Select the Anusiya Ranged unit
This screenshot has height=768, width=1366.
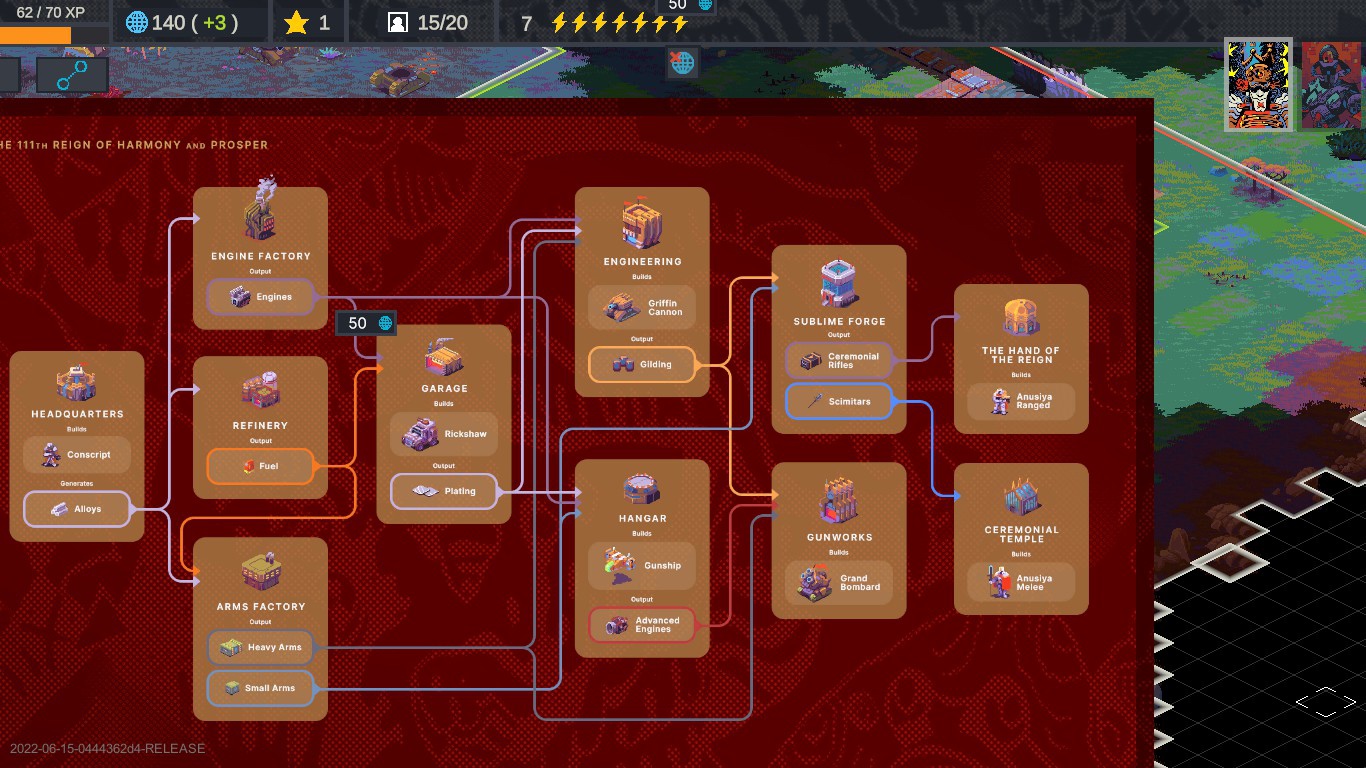coord(1021,402)
